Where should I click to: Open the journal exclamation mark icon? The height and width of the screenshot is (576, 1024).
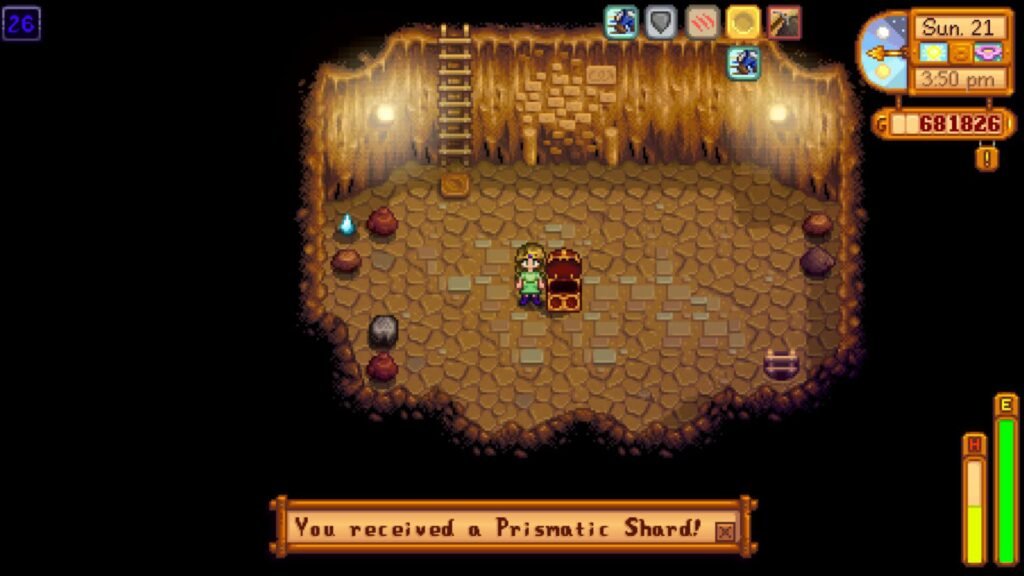click(x=986, y=157)
